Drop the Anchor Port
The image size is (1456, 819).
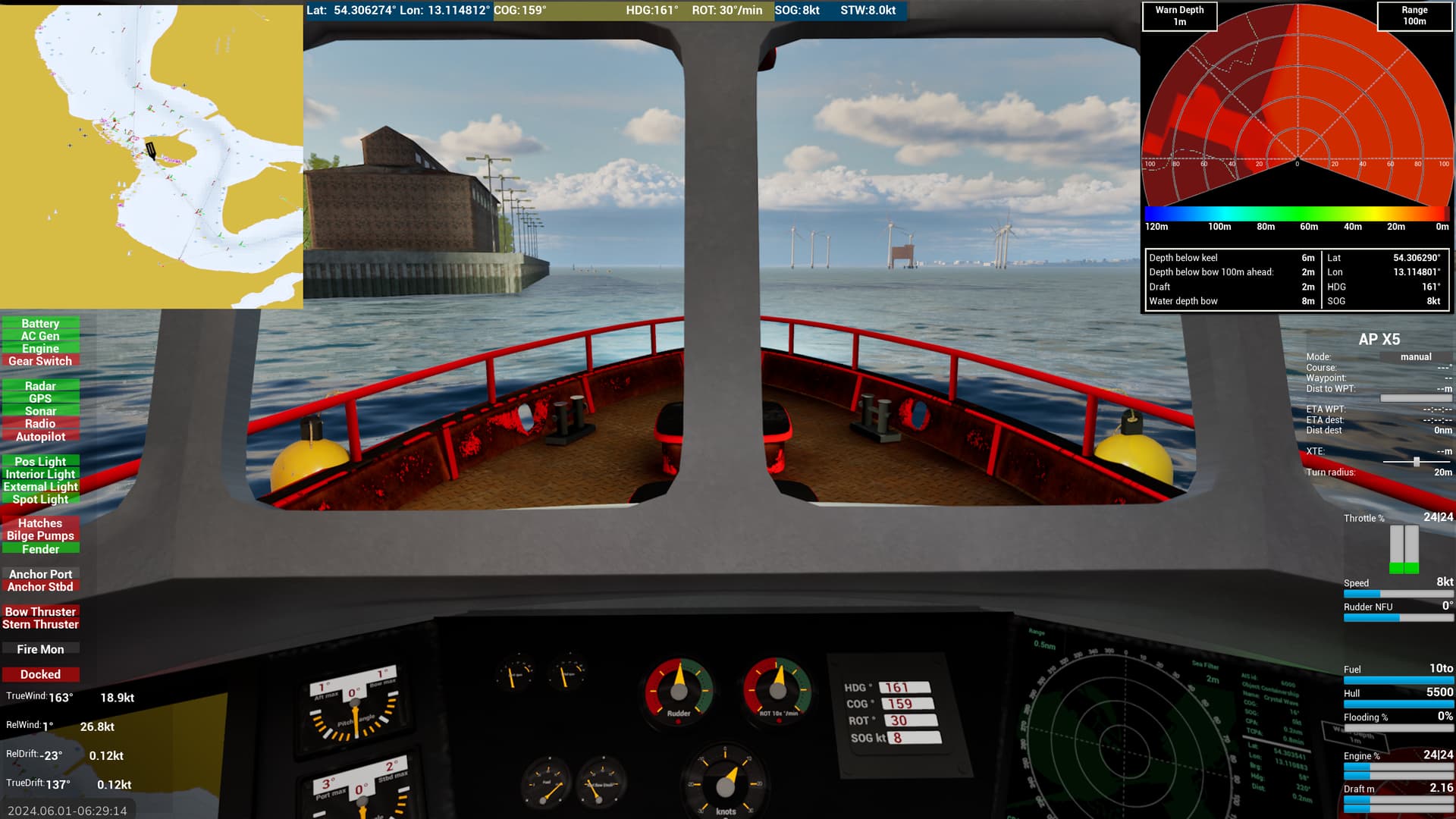coord(40,574)
